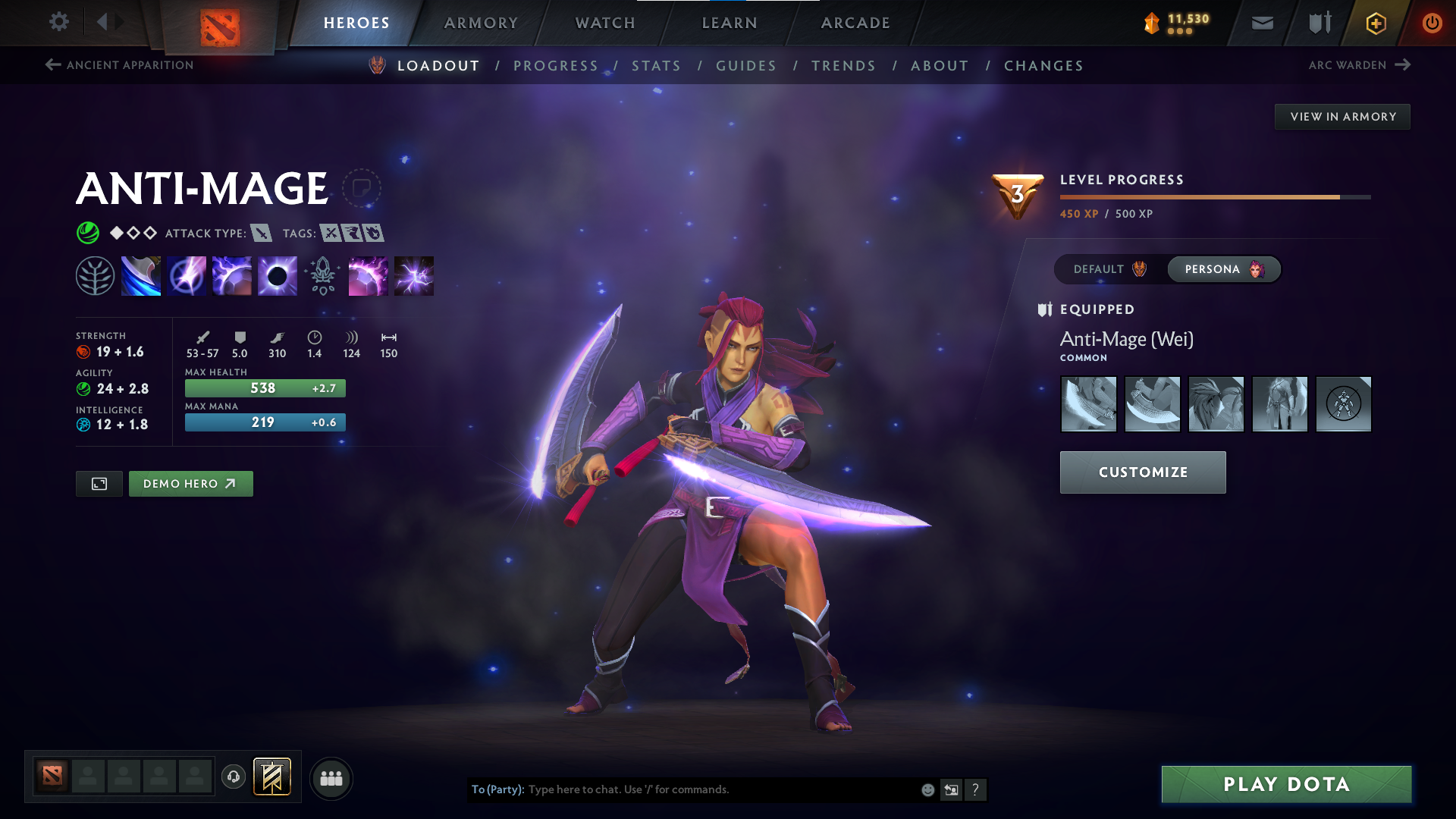Select the Mana Void ability icon
1456x819 pixels.
(x=277, y=275)
